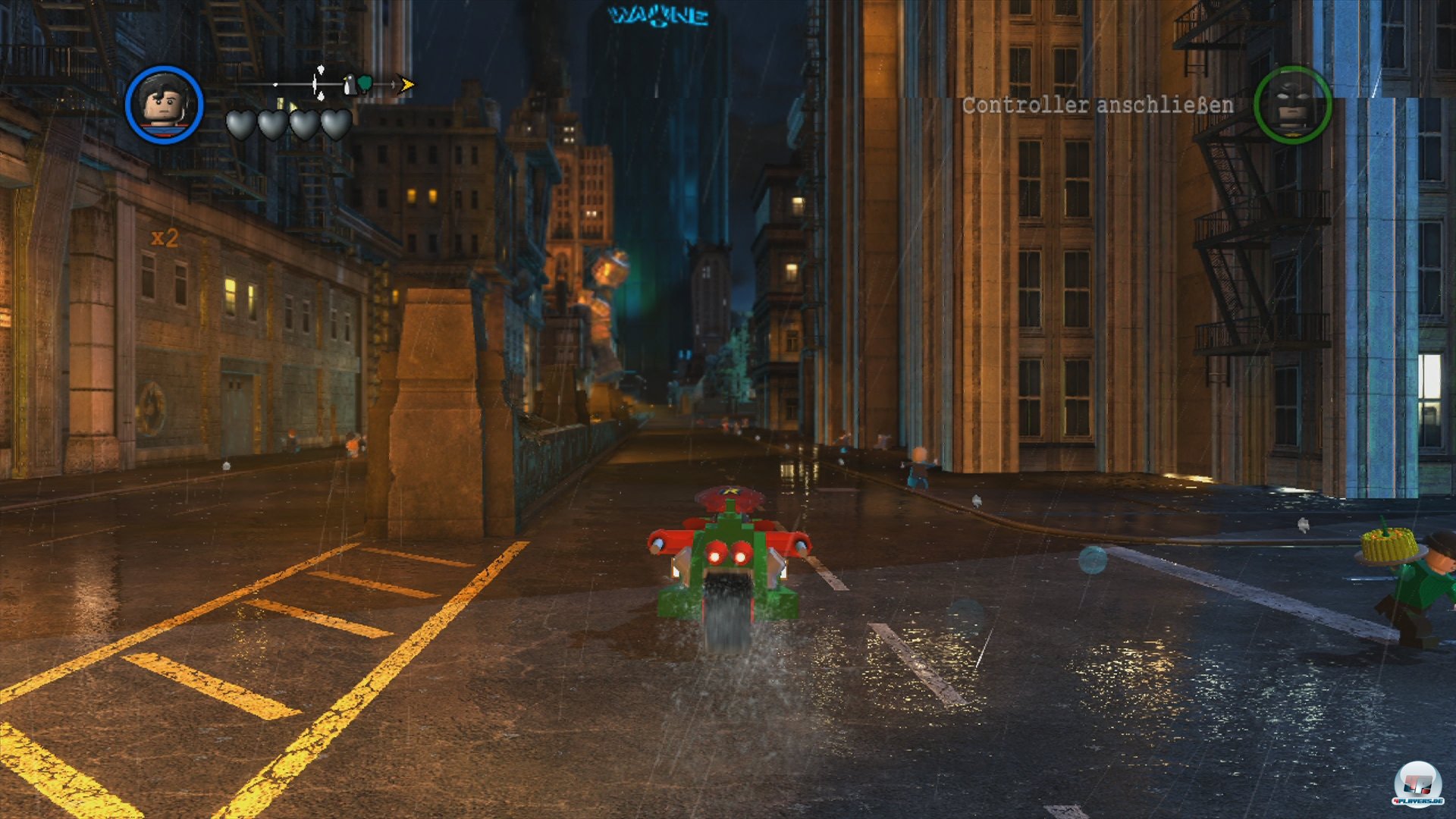Select the green stud icon in the HUD
This screenshot has width=1456, height=819.
366,83
